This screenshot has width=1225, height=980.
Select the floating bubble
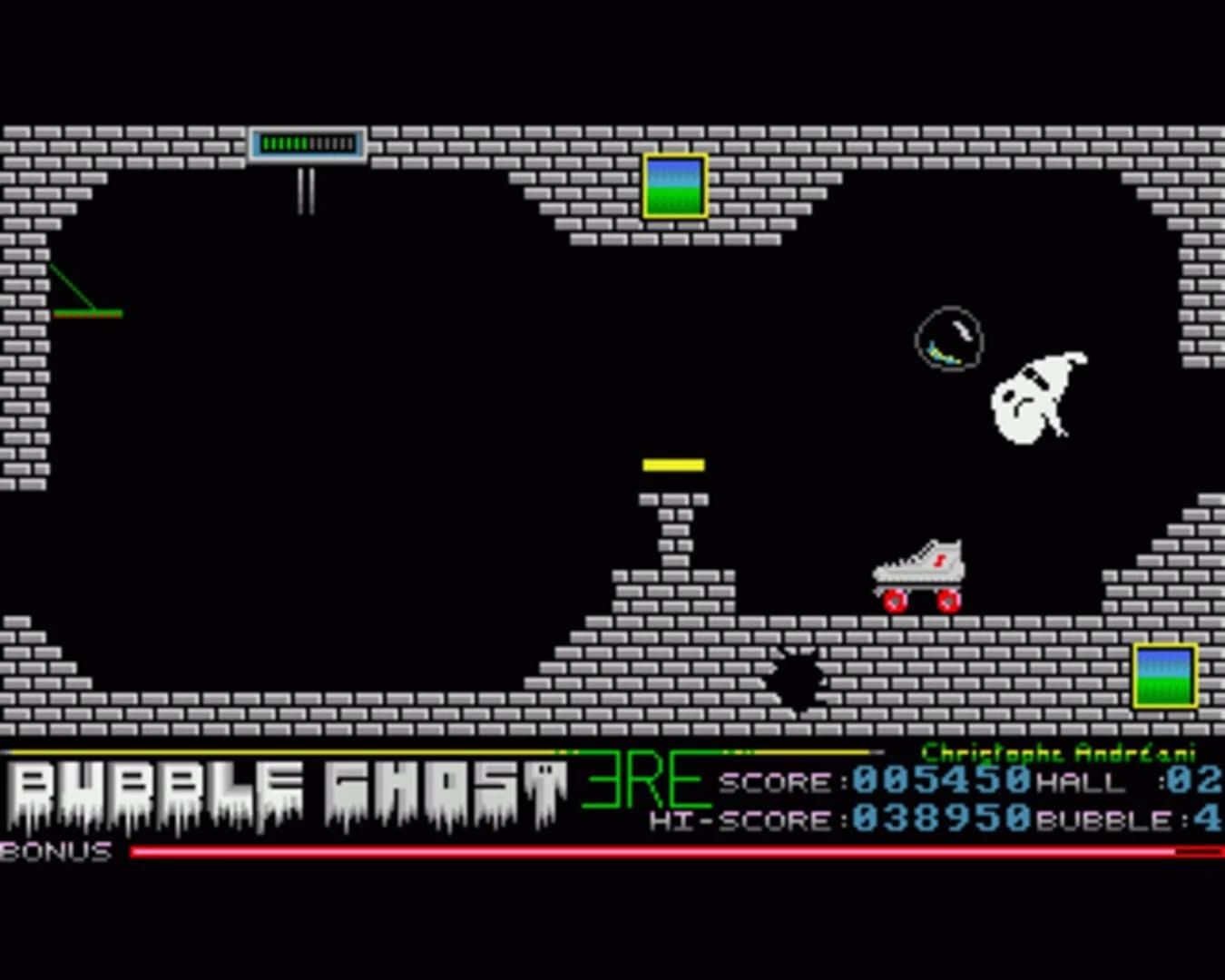tap(950, 338)
